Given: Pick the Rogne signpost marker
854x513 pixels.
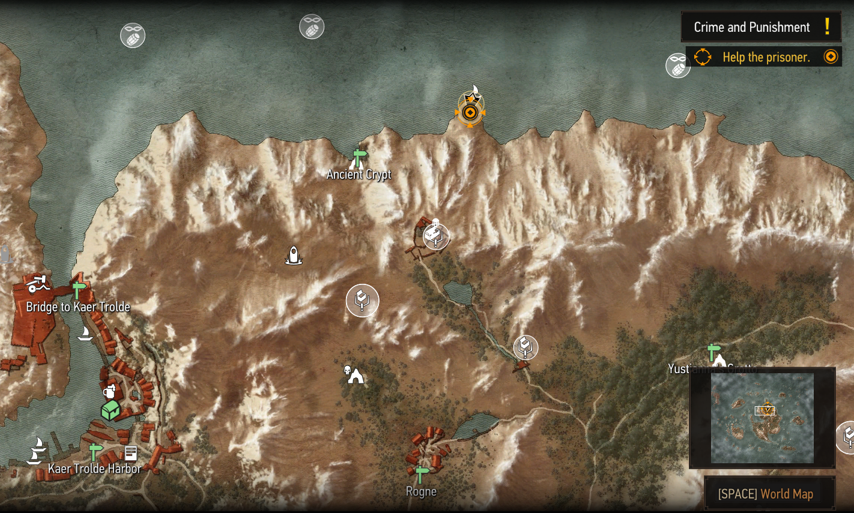Looking at the screenshot, I should pyautogui.click(x=422, y=474).
